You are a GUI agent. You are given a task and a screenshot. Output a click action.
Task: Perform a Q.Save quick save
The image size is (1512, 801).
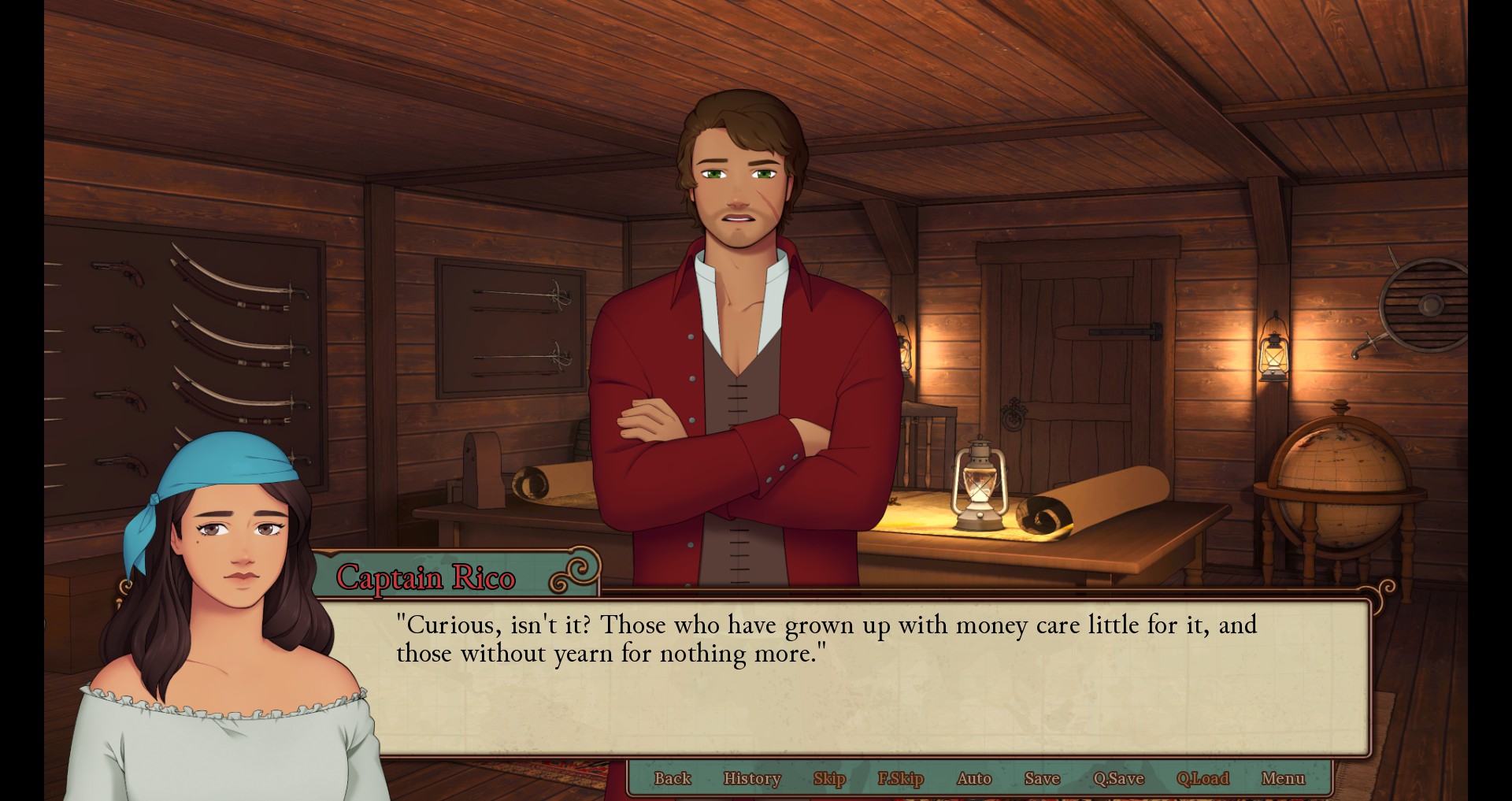(x=1117, y=778)
